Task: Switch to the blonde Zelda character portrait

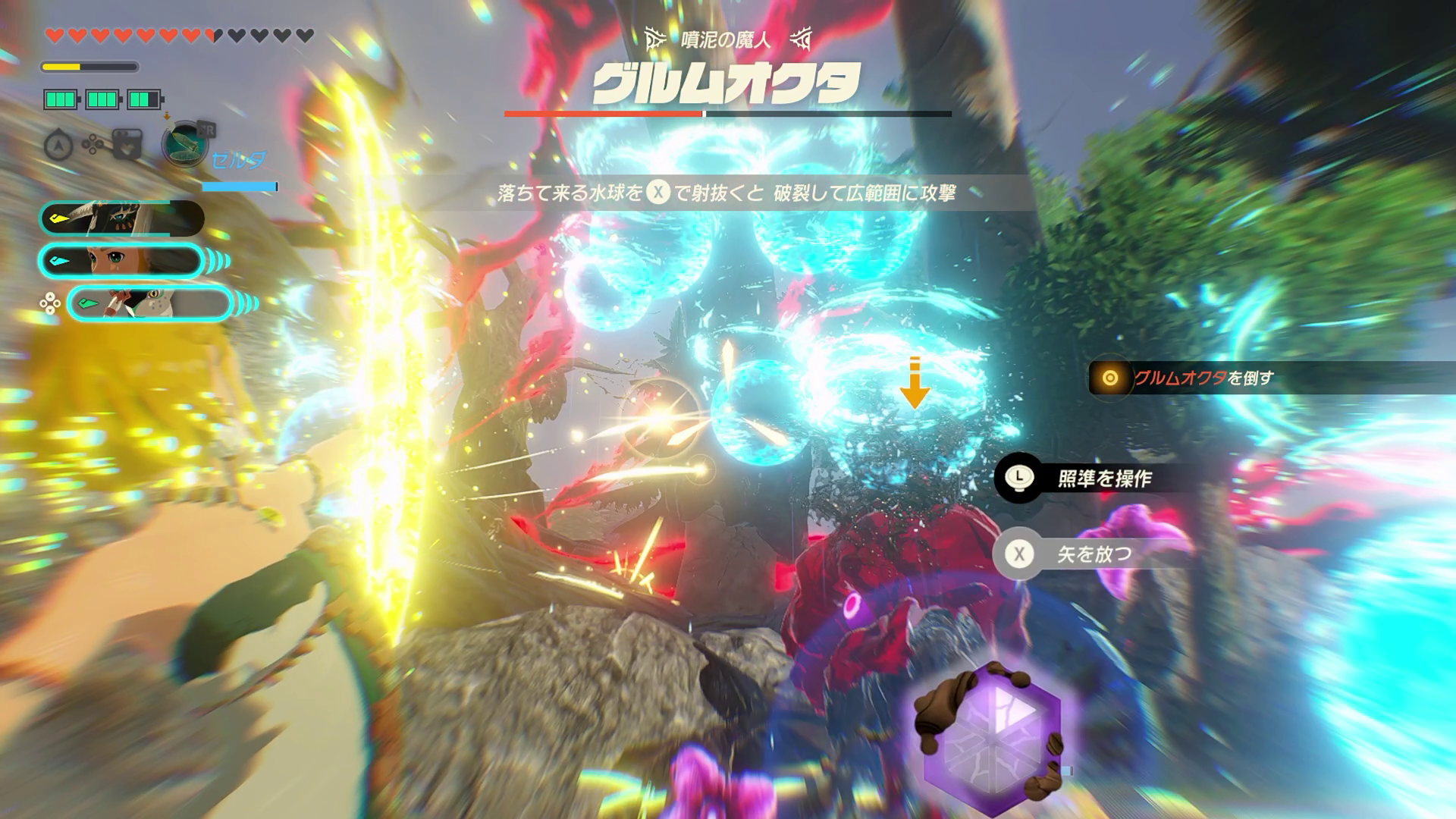Action: click(121, 261)
